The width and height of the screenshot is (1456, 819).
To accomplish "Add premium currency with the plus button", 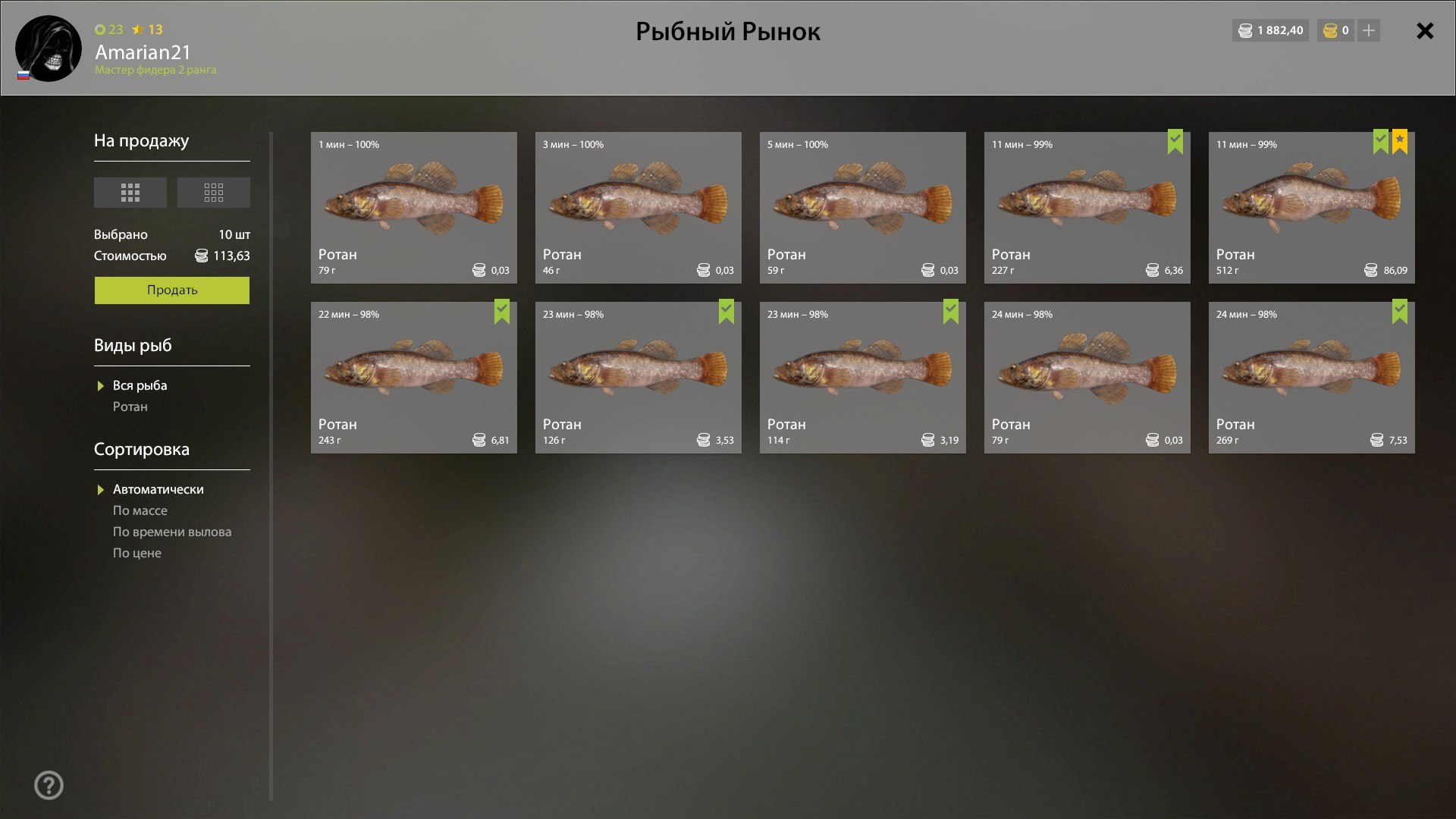I will (1369, 31).
